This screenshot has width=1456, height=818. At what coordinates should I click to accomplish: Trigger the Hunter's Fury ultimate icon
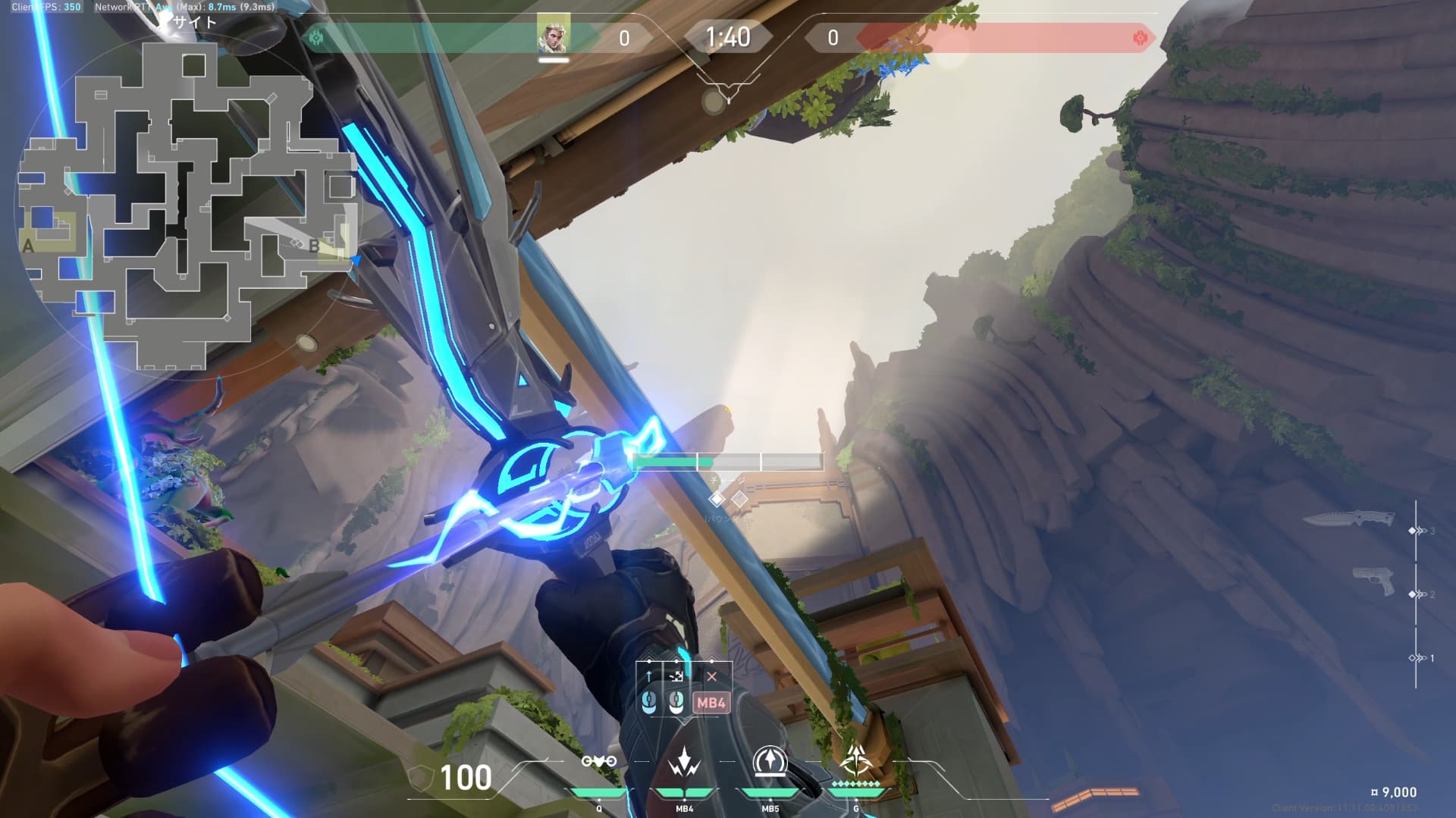click(856, 760)
